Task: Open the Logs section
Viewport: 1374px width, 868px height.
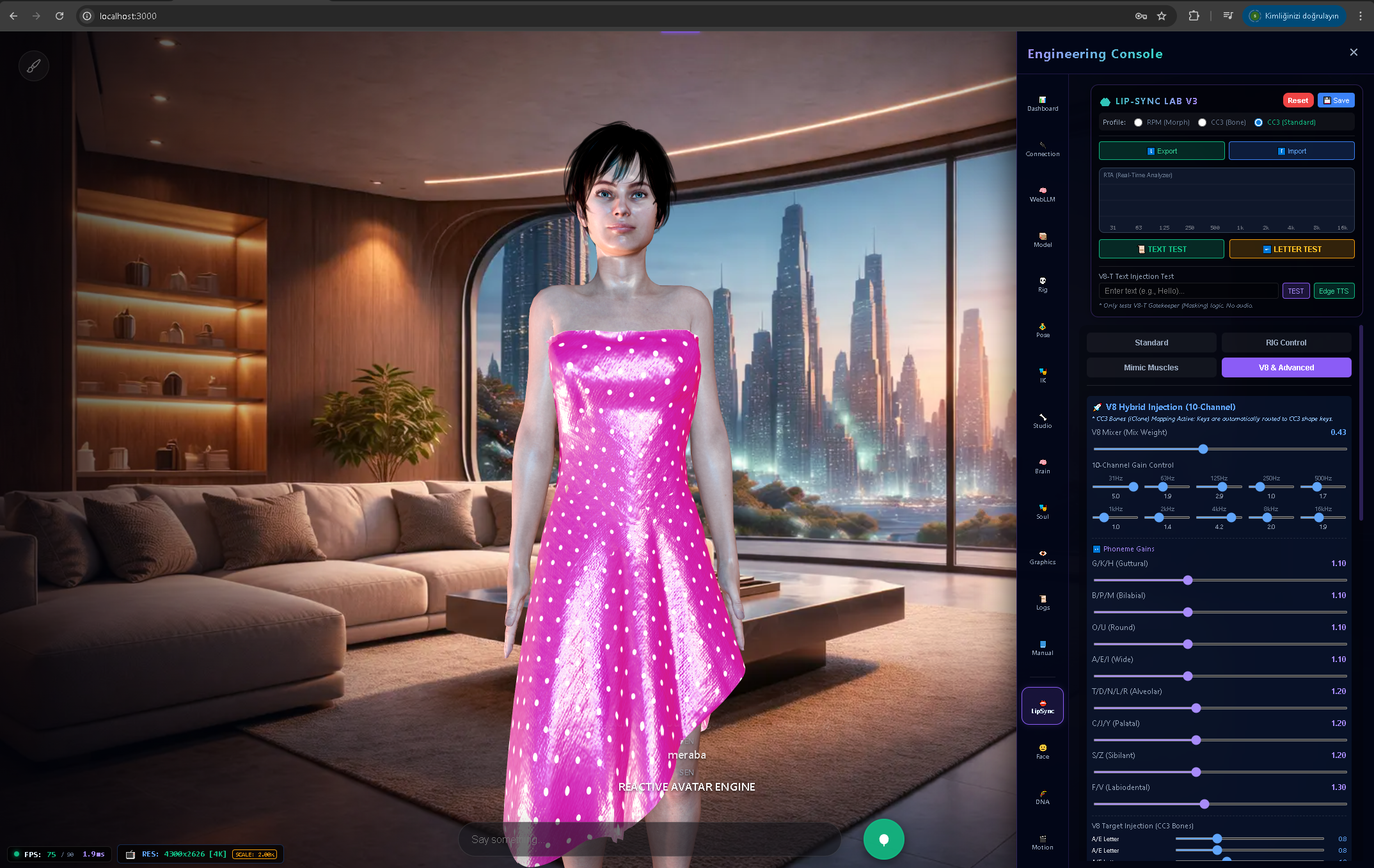Action: (x=1043, y=601)
